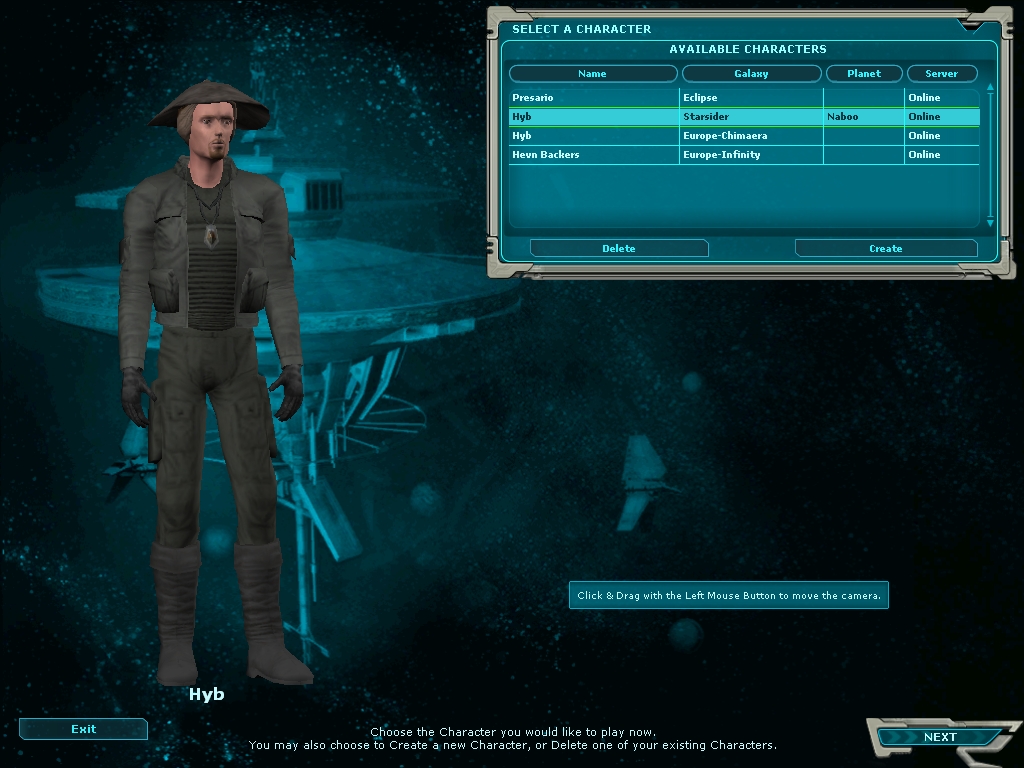The image size is (1024, 768).
Task: Delete the selected character
Action: [619, 248]
